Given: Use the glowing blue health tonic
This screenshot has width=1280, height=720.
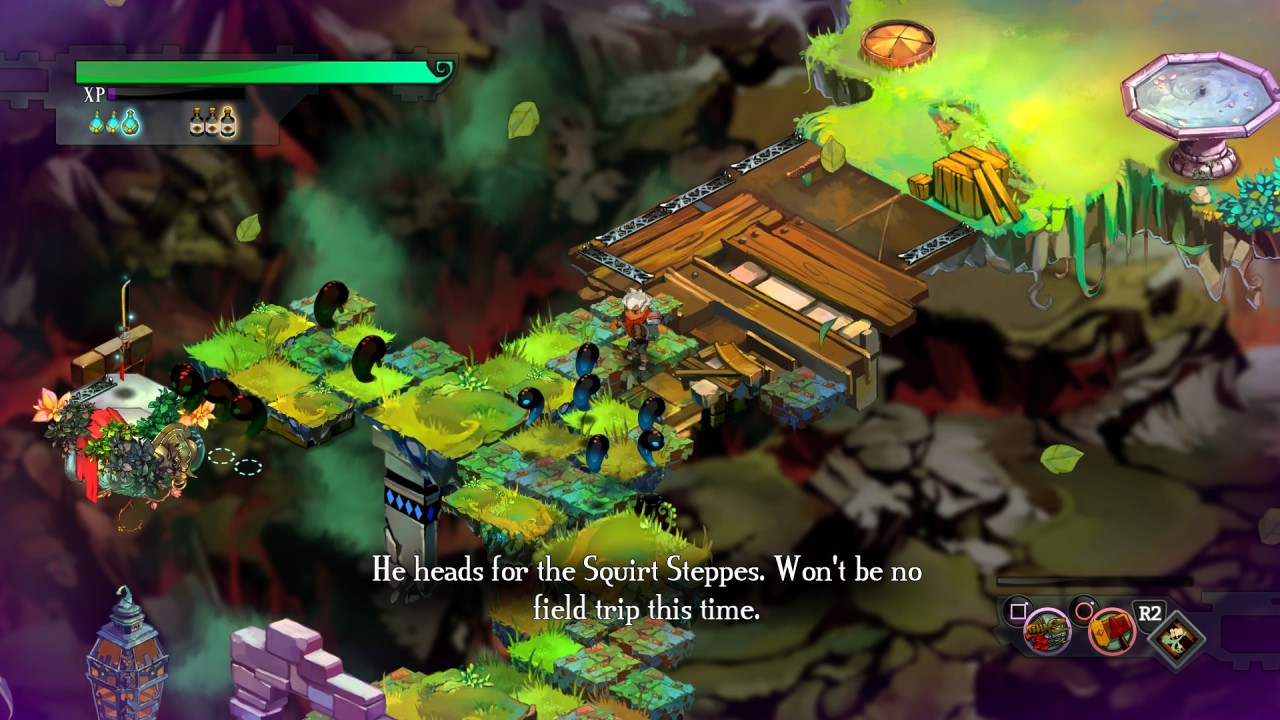Looking at the screenshot, I should point(130,122).
